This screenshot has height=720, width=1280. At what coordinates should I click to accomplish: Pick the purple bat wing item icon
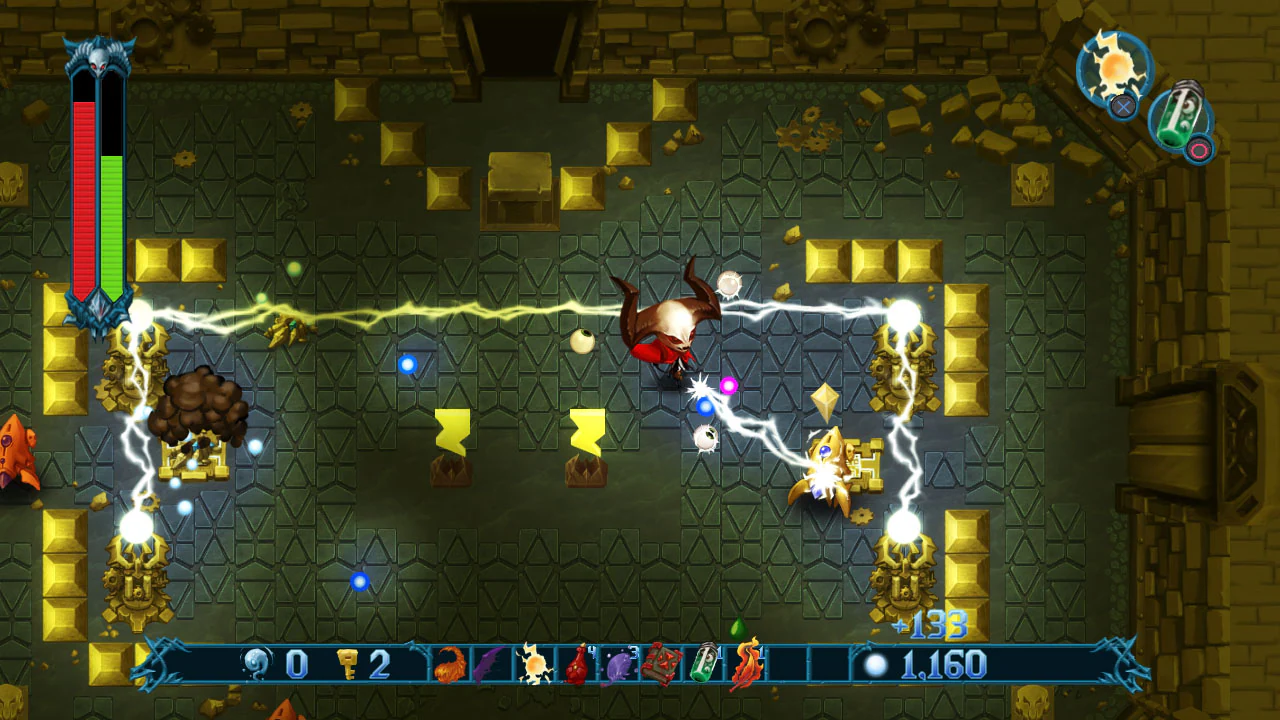[490, 663]
